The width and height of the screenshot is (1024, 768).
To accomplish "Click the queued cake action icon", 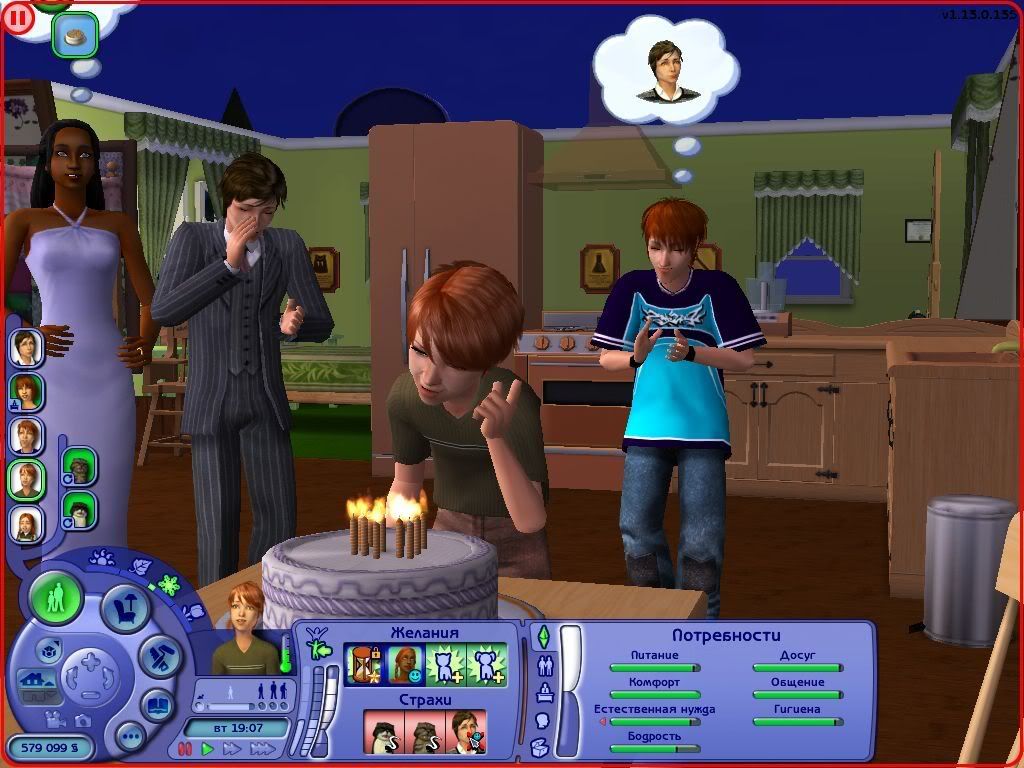I will 75,36.
